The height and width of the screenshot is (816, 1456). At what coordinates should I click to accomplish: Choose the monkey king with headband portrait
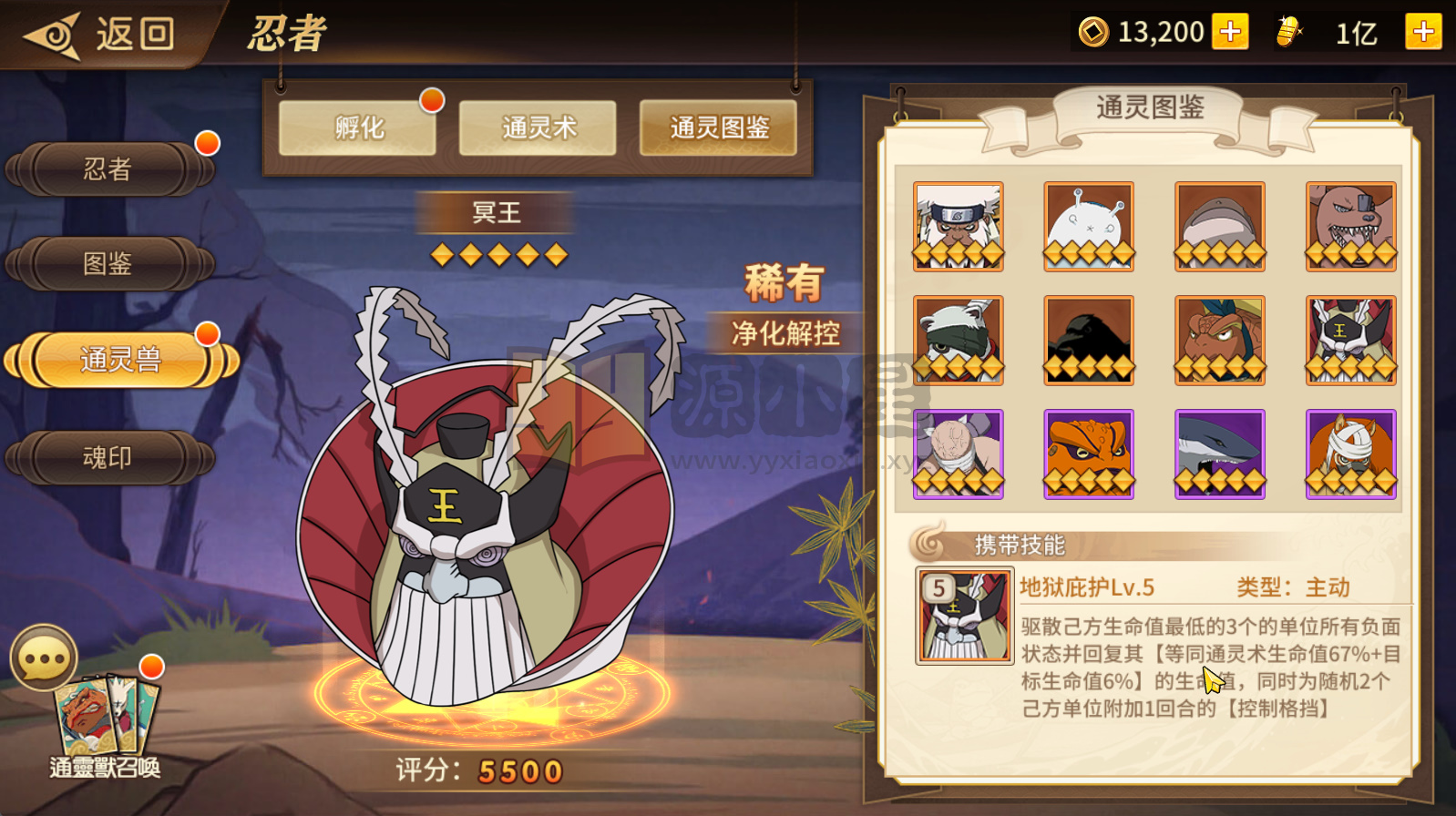(959, 226)
